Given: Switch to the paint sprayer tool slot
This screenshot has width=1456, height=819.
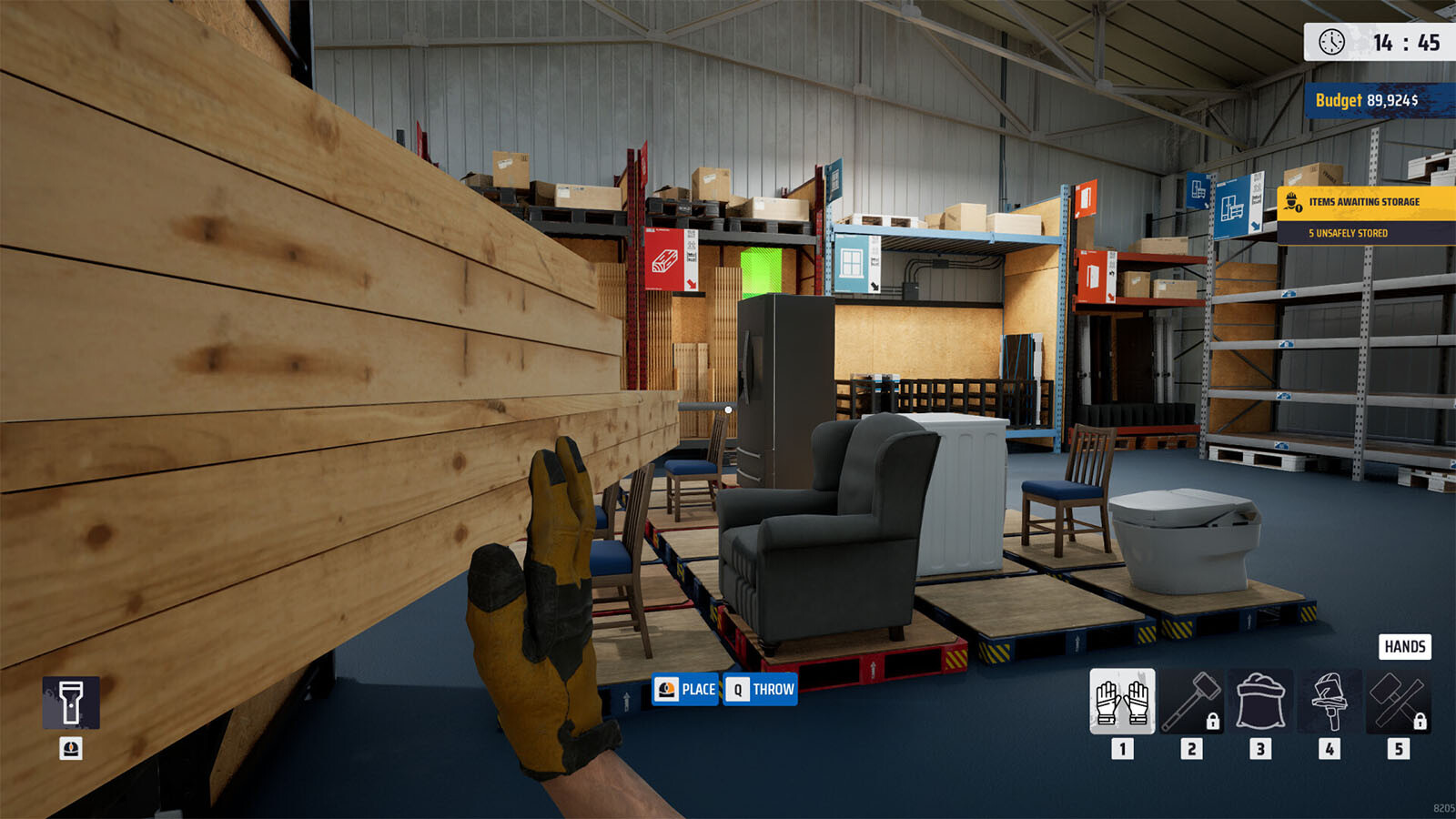Looking at the screenshot, I should [x=1330, y=702].
